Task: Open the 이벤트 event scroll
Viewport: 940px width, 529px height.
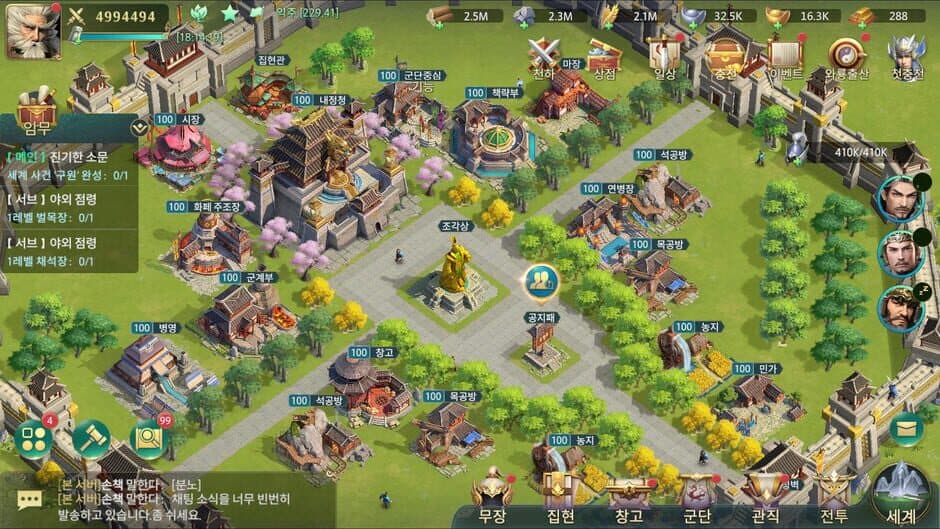Action: point(786,56)
